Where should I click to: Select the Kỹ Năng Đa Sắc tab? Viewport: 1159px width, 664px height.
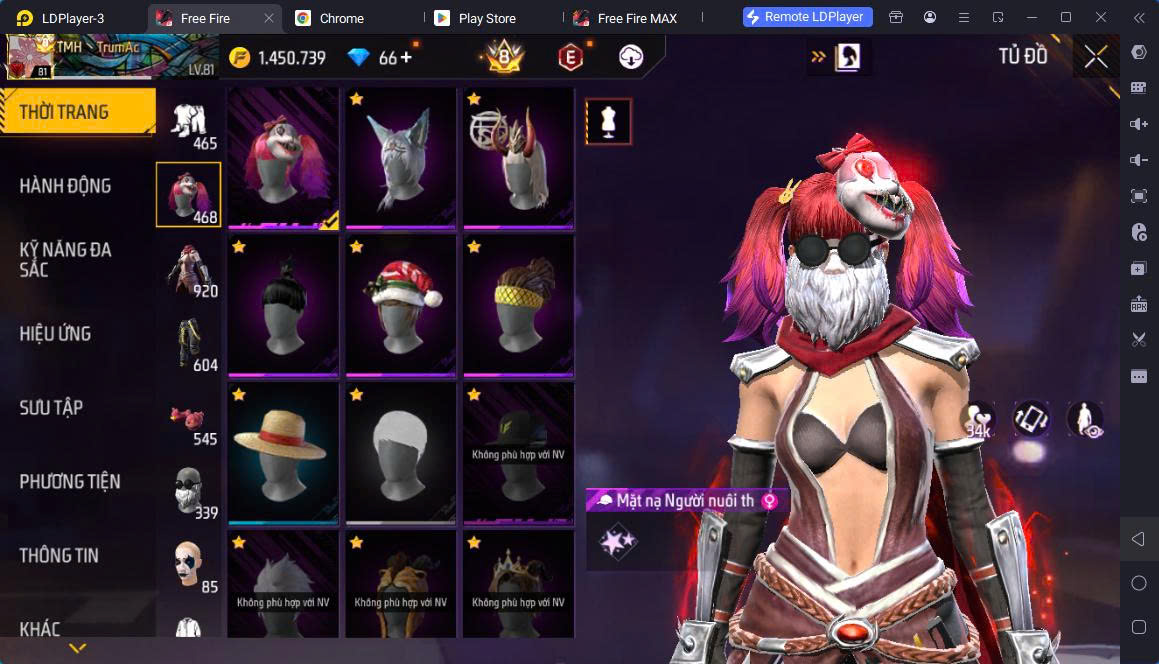[66, 260]
